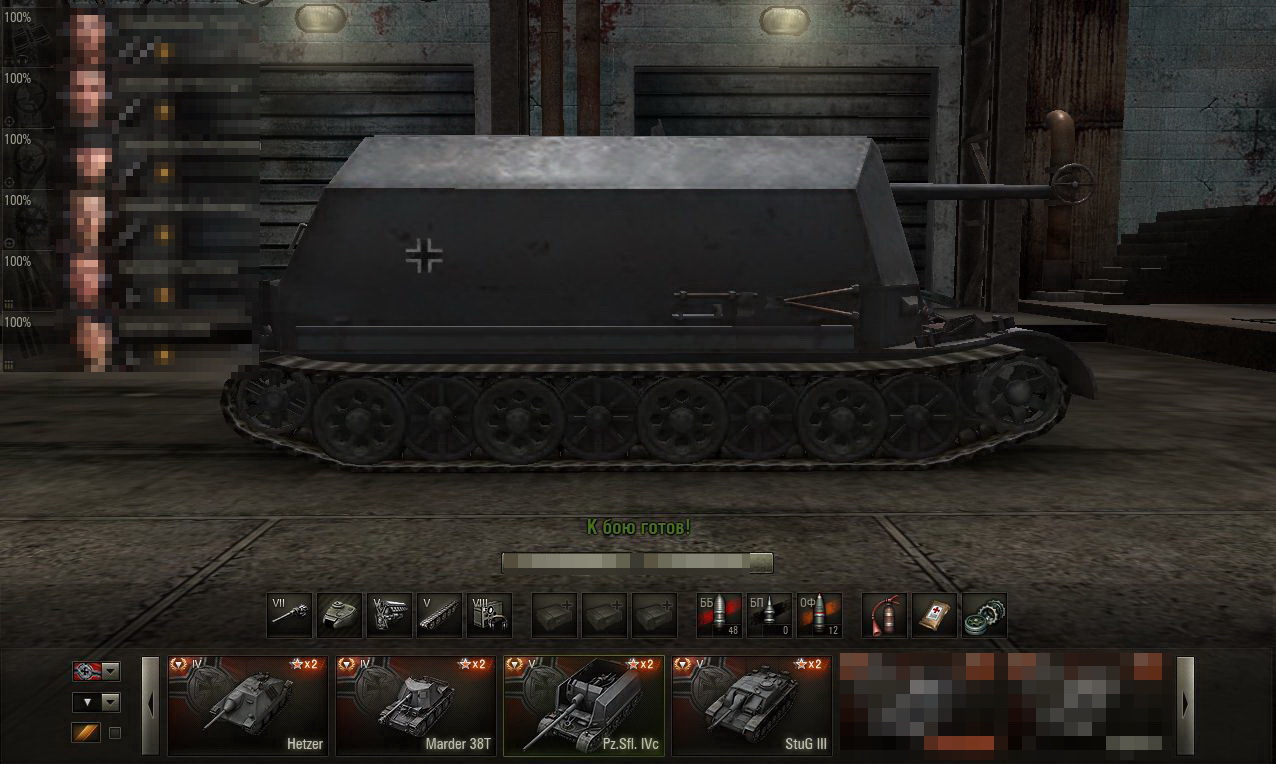Image resolution: width=1276 pixels, height=764 pixels.
Task: Click the fire extinguisher consumable slot
Action: [884, 615]
